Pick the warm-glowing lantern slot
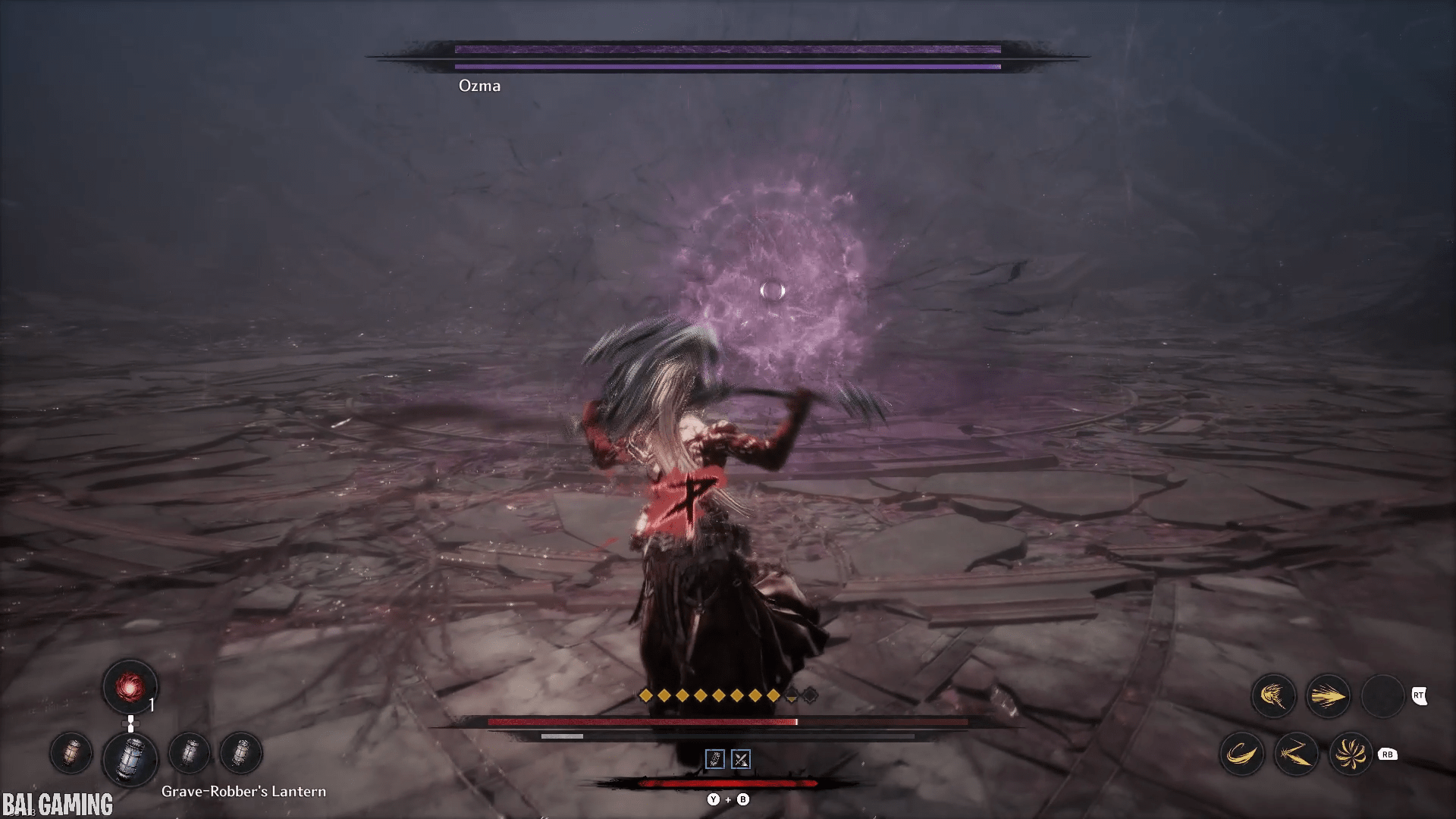 pos(71,753)
